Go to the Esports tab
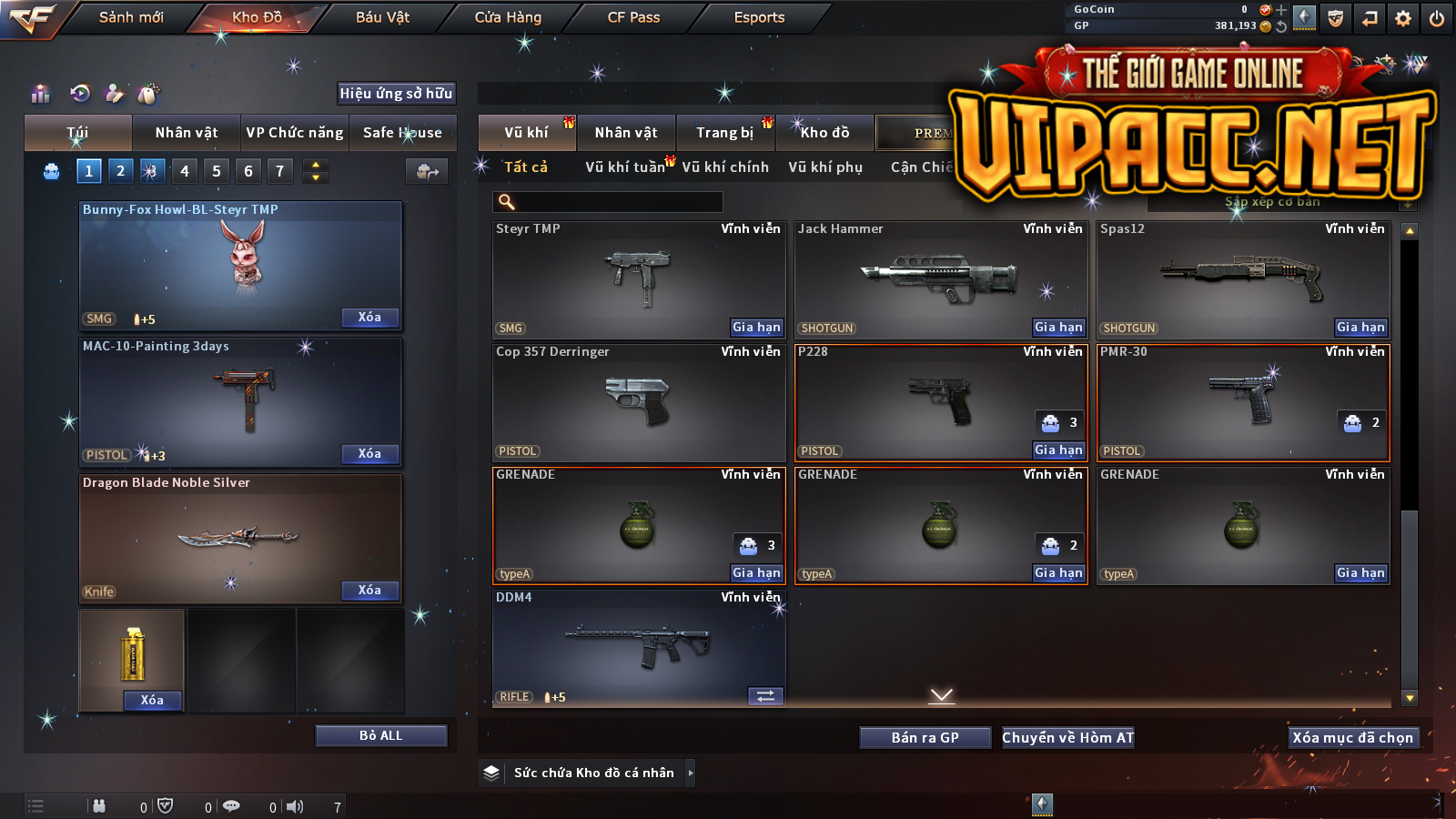Image resolution: width=1456 pixels, height=819 pixels. [x=759, y=17]
